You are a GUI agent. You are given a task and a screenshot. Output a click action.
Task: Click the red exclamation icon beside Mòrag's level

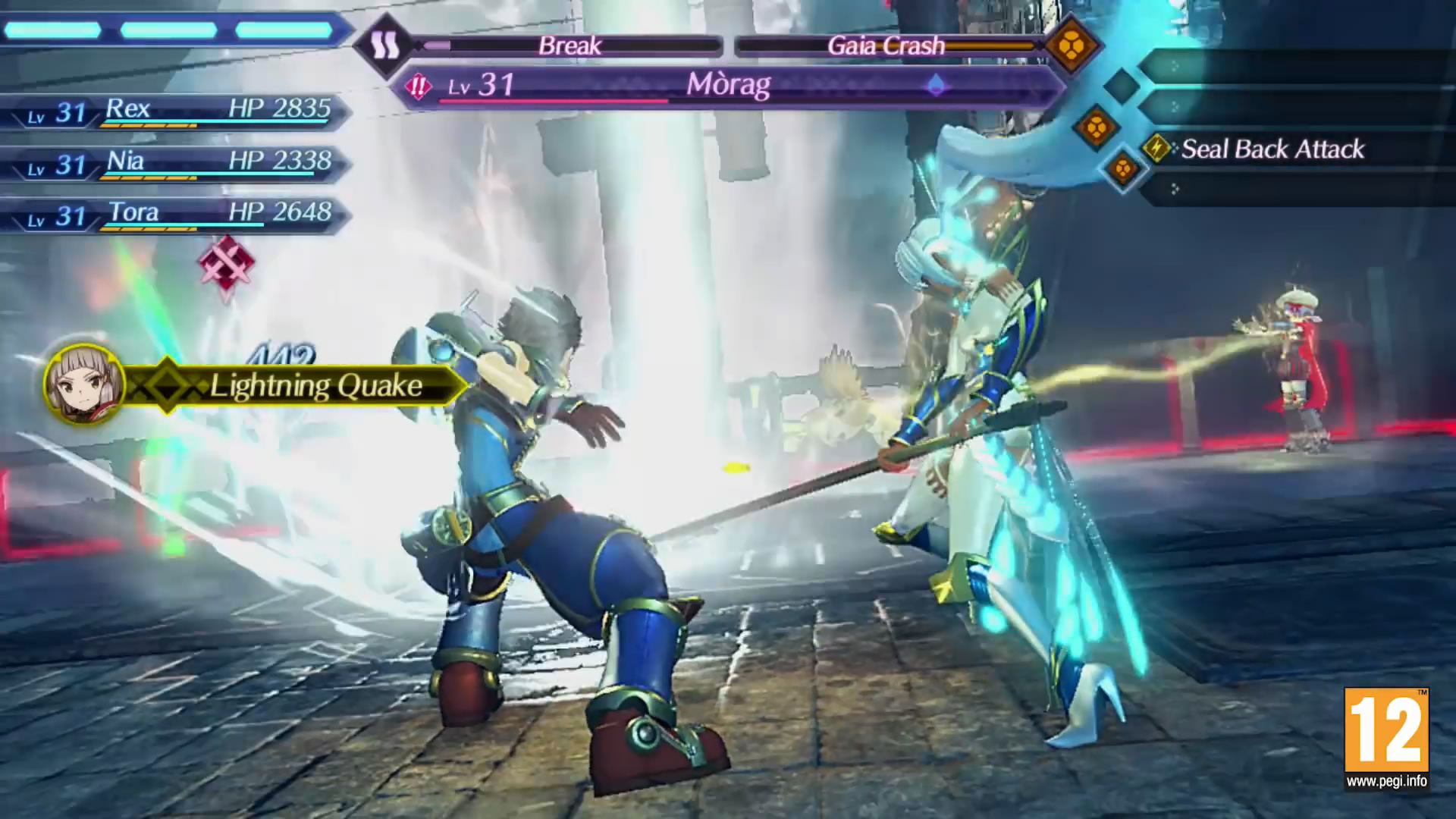coord(417,86)
